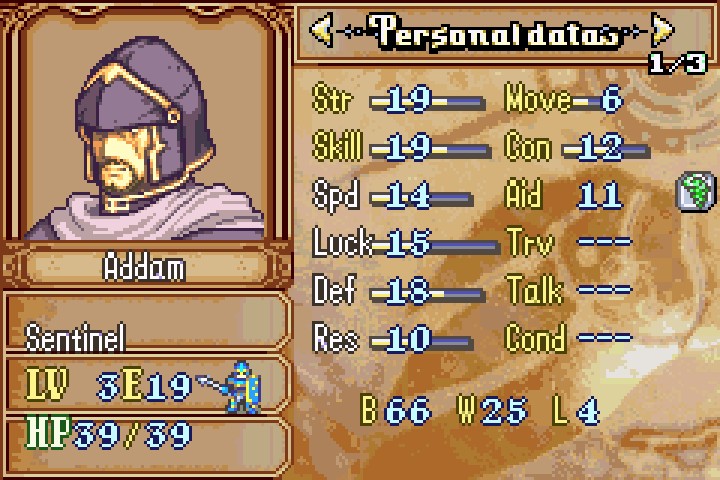Go to the previous page with left arrow

click(x=322, y=31)
